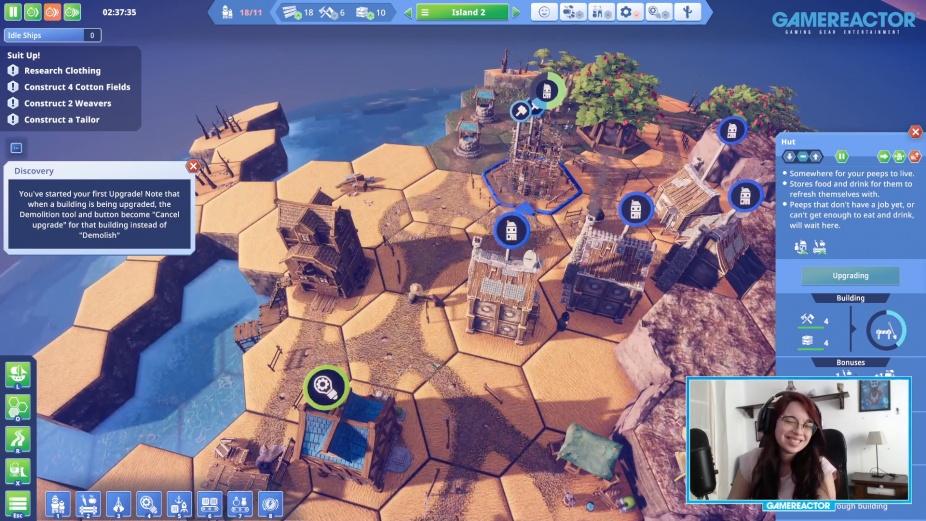
Task: Click the Upgrading button in Hut panel
Action: (x=850, y=276)
